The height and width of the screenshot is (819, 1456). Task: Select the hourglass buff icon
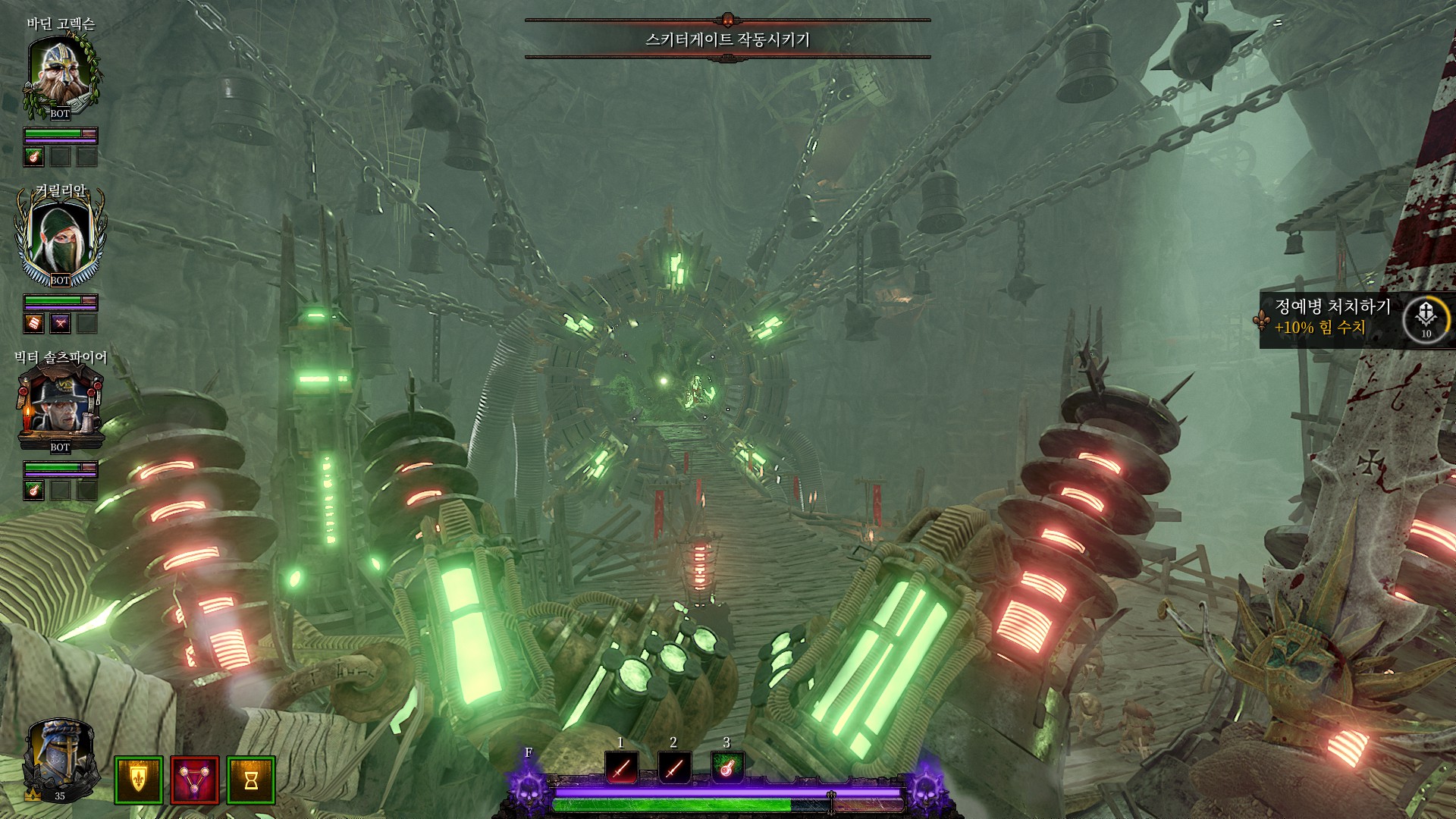click(x=251, y=780)
